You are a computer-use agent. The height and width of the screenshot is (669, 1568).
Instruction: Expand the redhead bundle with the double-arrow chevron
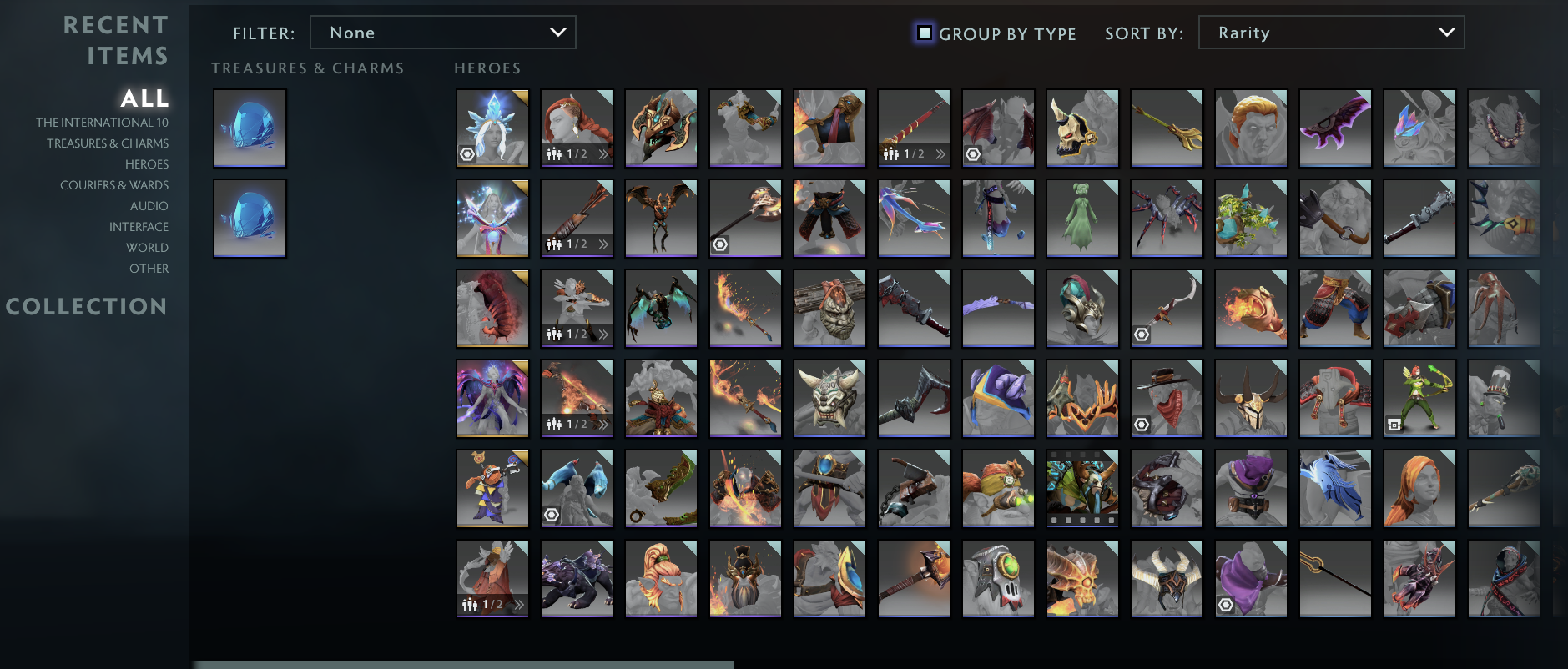pyautogui.click(x=604, y=154)
